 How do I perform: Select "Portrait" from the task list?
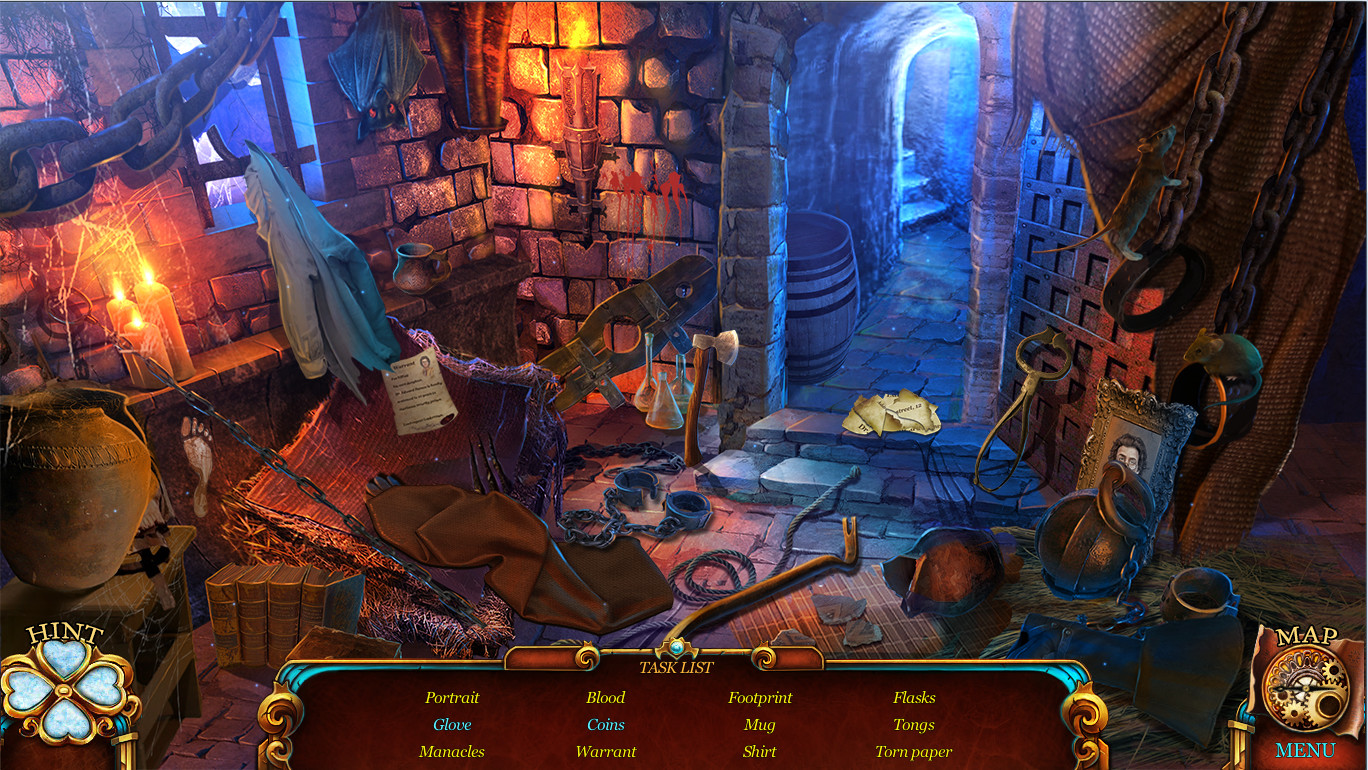coord(452,697)
